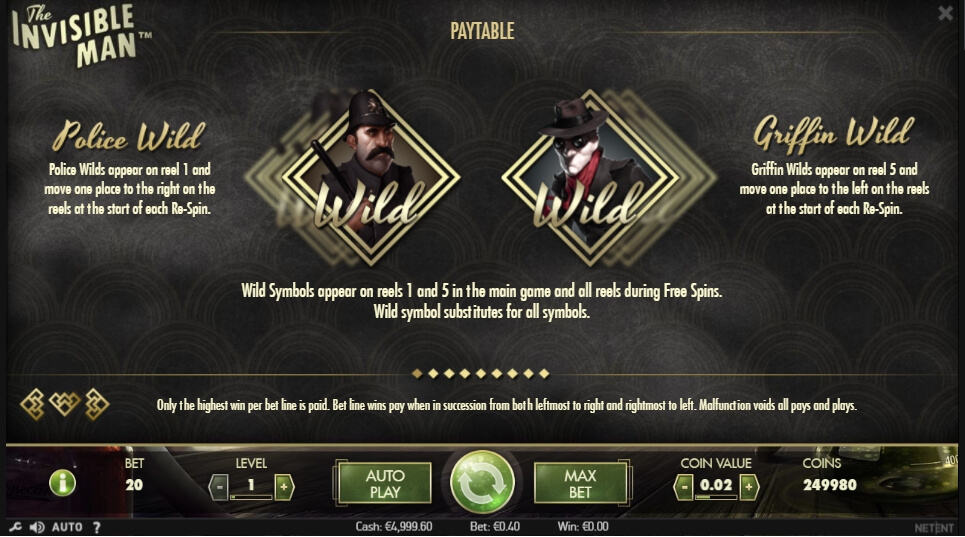Image resolution: width=965 pixels, height=537 pixels.
Task: Select Max Bet
Action: (580, 483)
